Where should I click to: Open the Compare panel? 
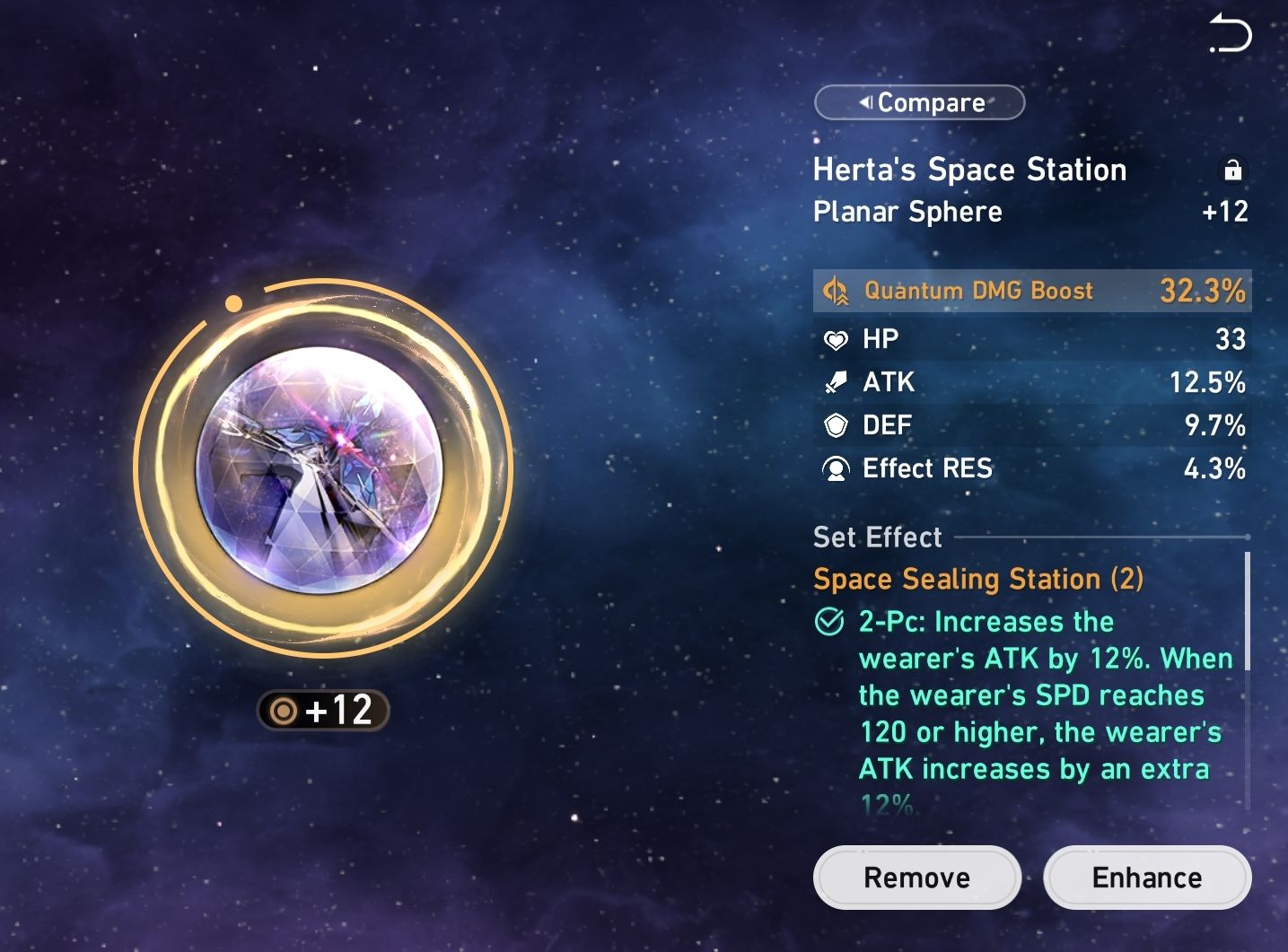coord(919,101)
